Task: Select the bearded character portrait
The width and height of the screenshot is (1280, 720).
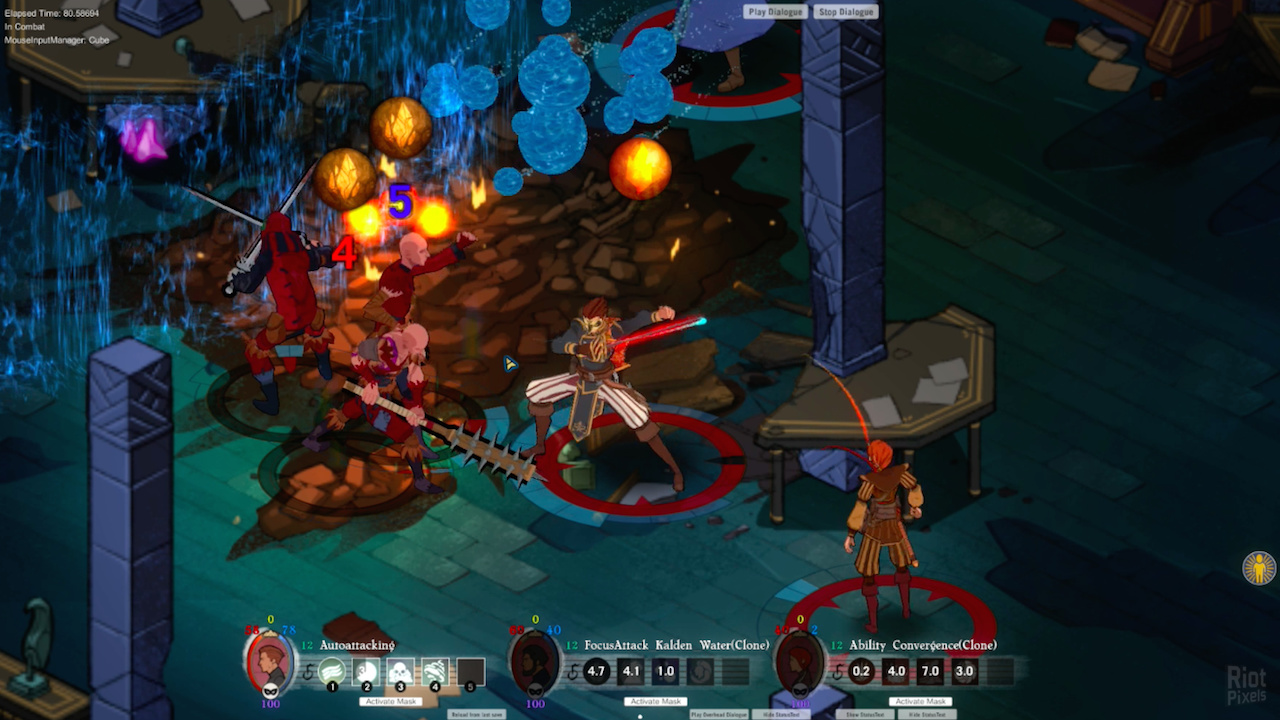Action: (534, 662)
